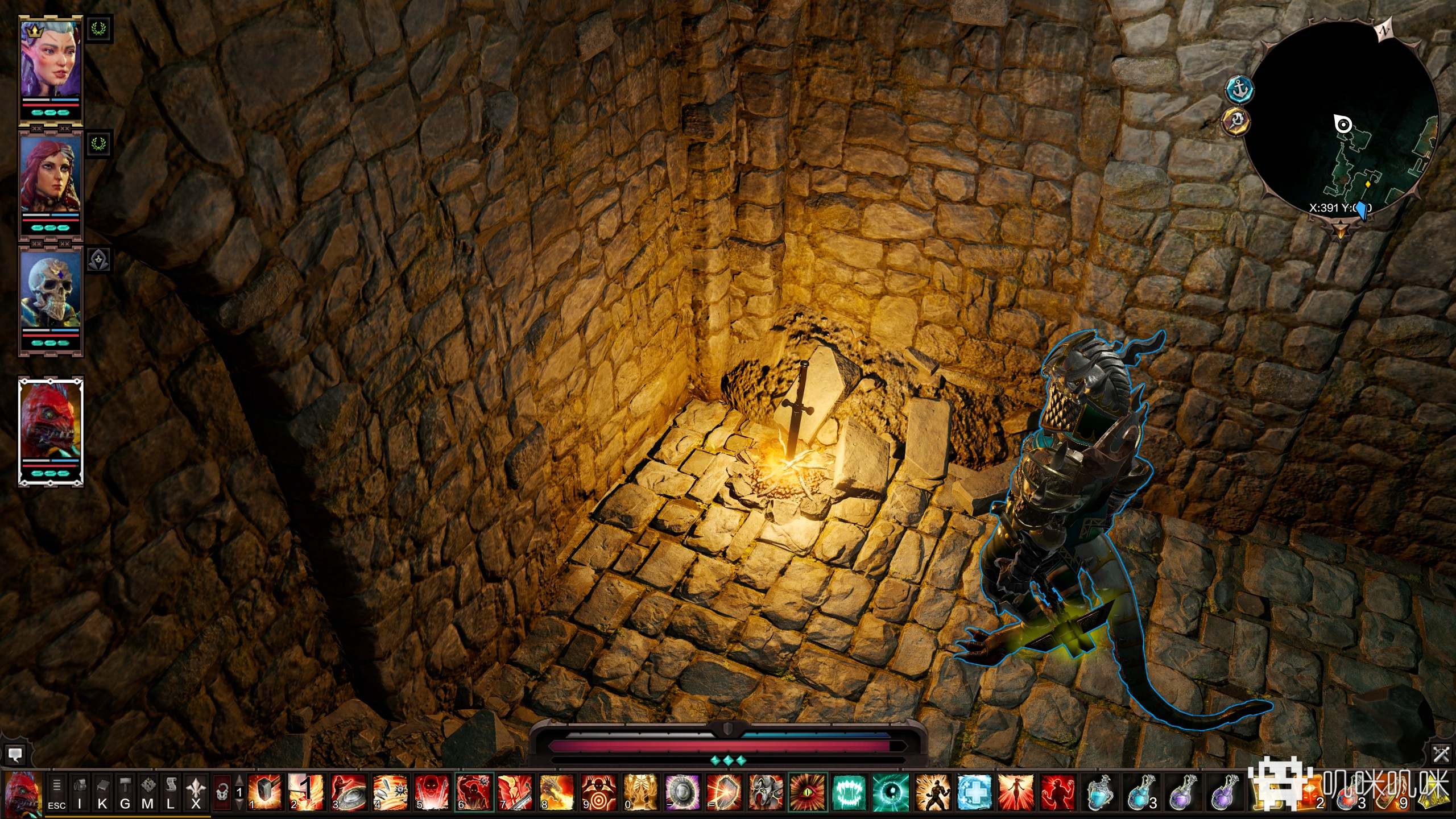Screen dimensions: 1456x819
Task: Use the shield throw skill in slot 3
Action: click(349, 792)
